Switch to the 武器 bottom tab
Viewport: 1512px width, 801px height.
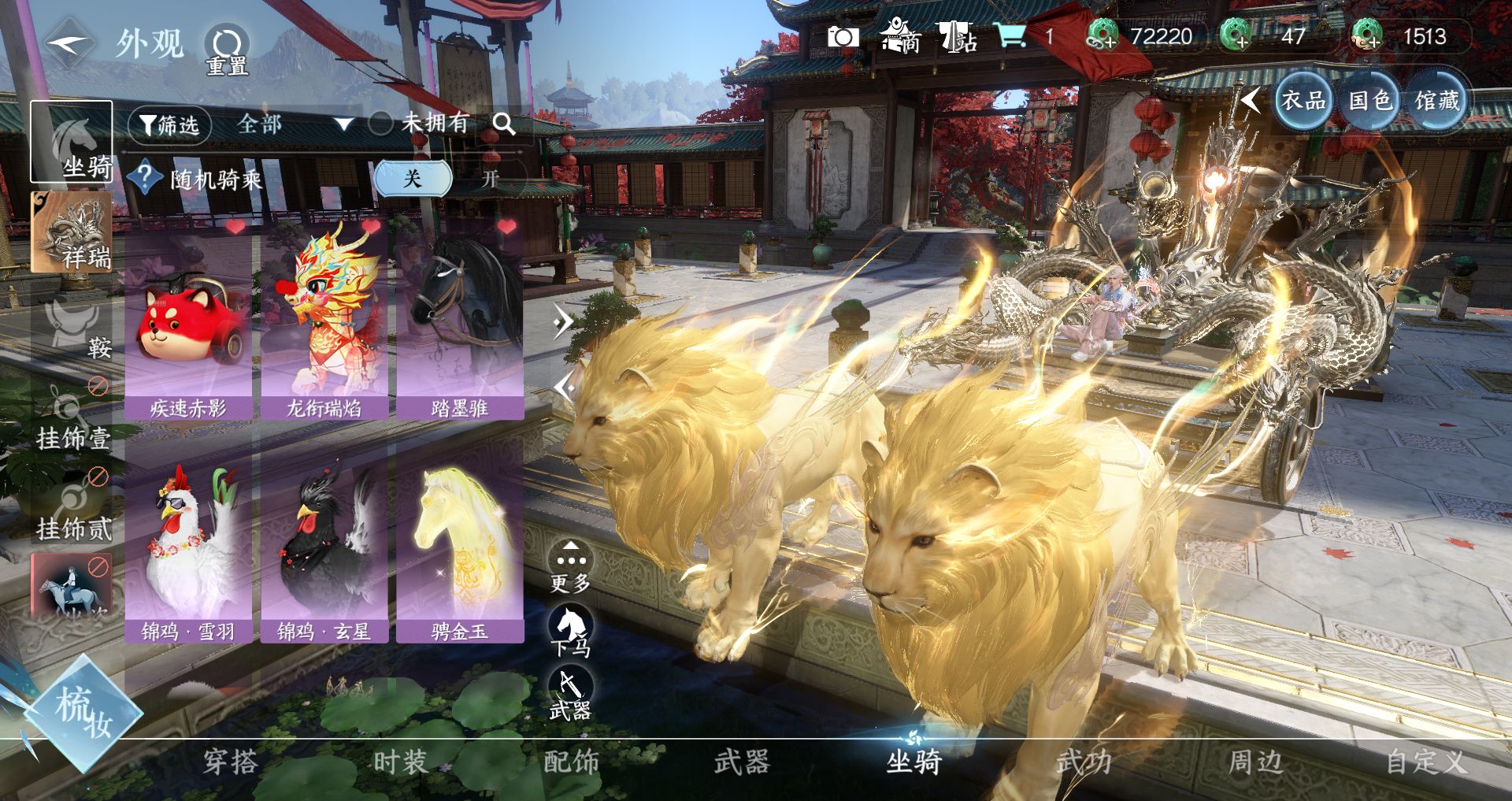[x=741, y=762]
